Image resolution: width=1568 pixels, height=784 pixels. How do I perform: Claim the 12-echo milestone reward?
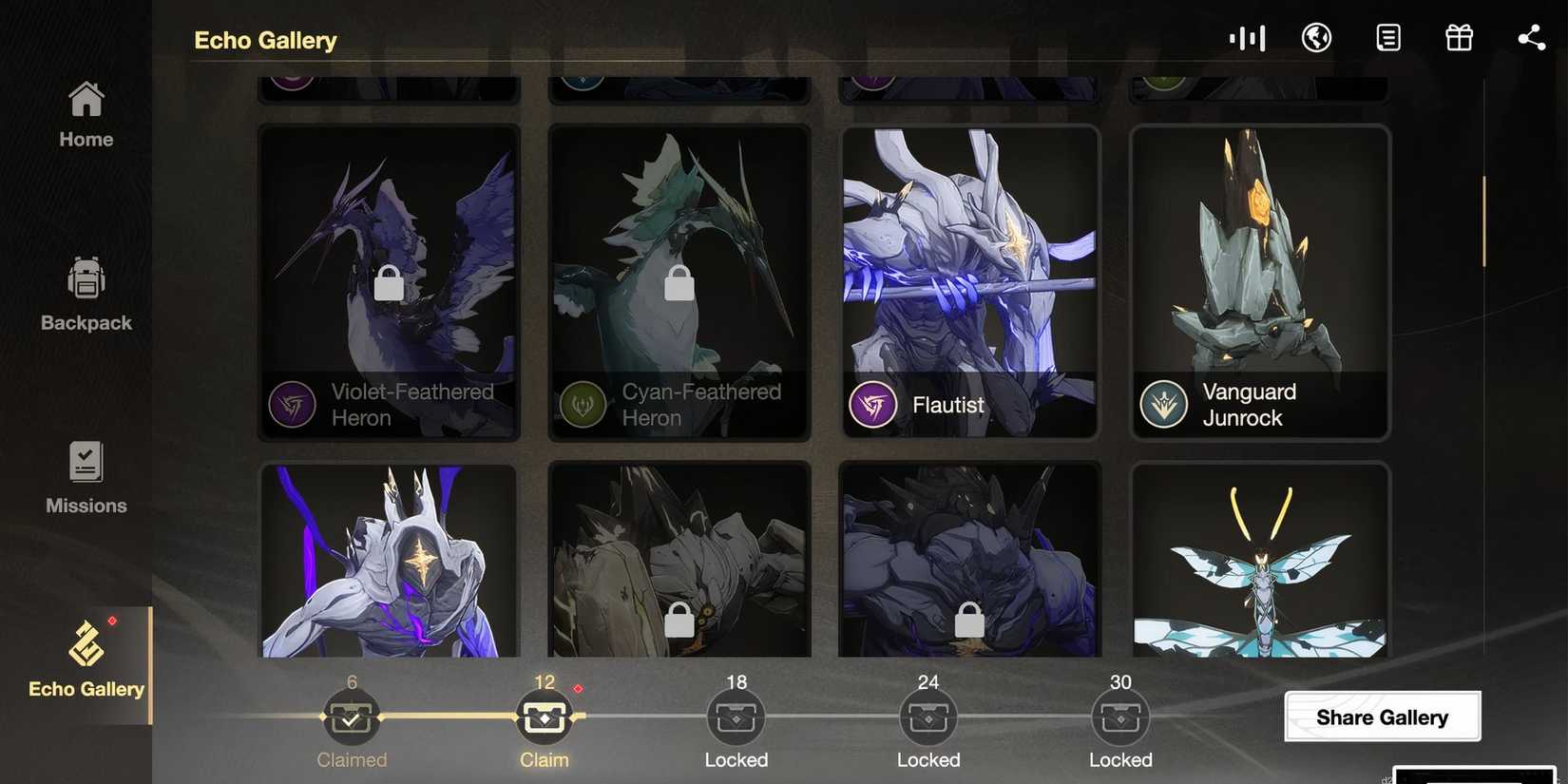(545, 717)
